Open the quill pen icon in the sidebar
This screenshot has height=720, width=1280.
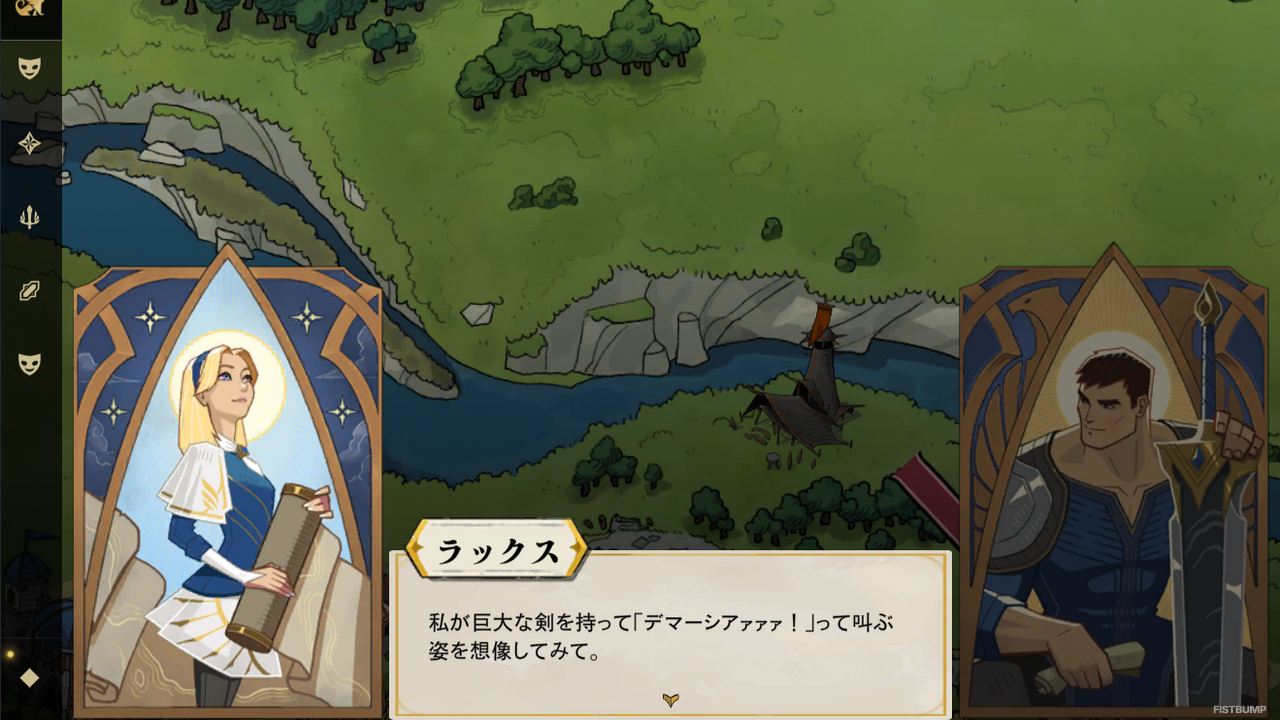pos(30,290)
